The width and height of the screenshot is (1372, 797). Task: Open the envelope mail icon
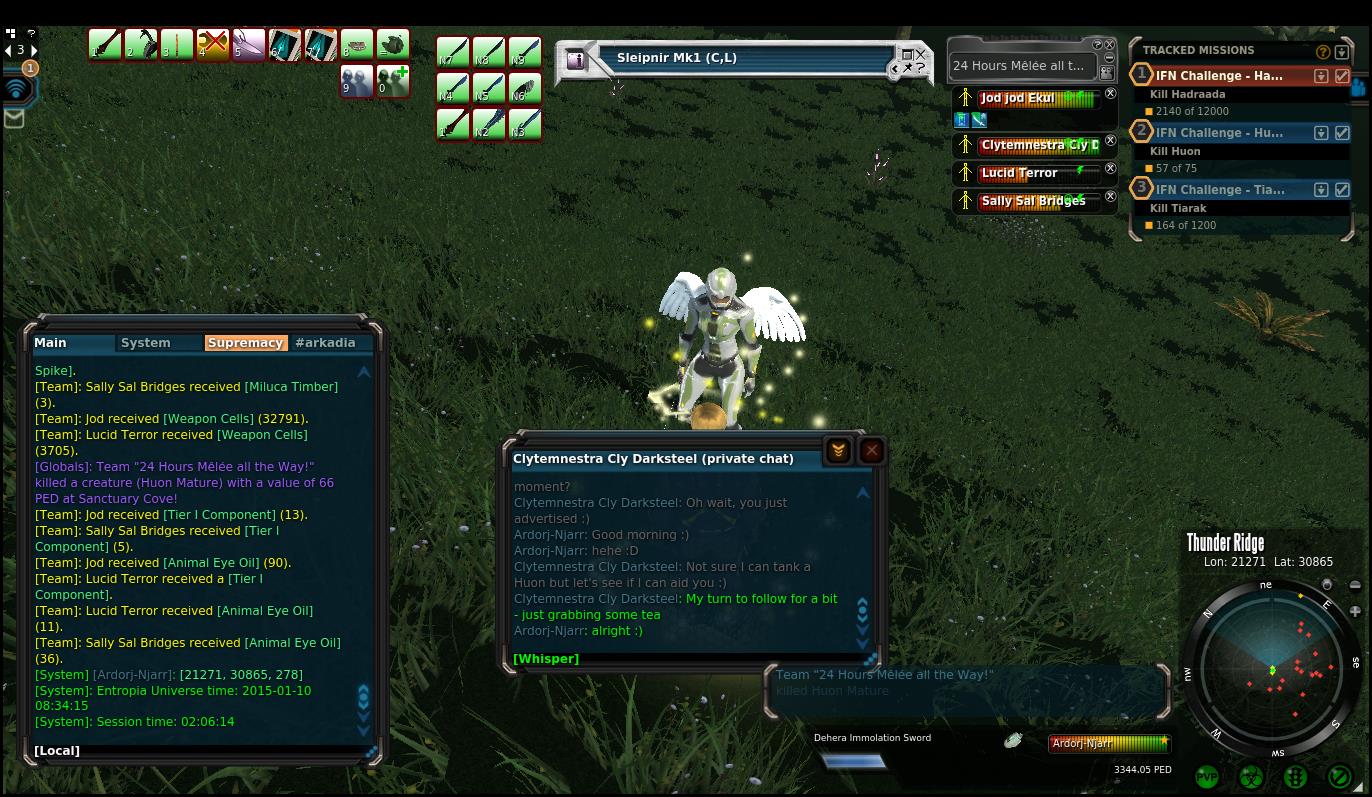14,118
